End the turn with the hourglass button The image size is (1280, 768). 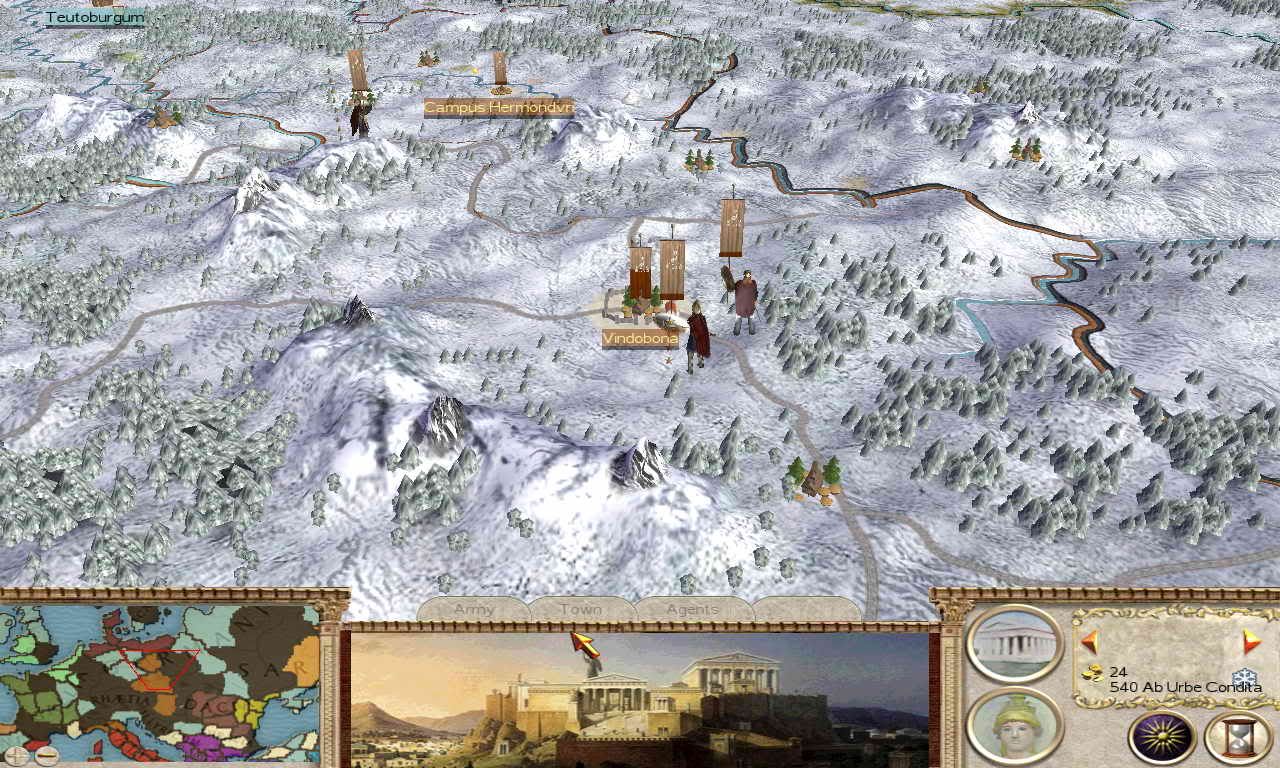pos(1238,738)
